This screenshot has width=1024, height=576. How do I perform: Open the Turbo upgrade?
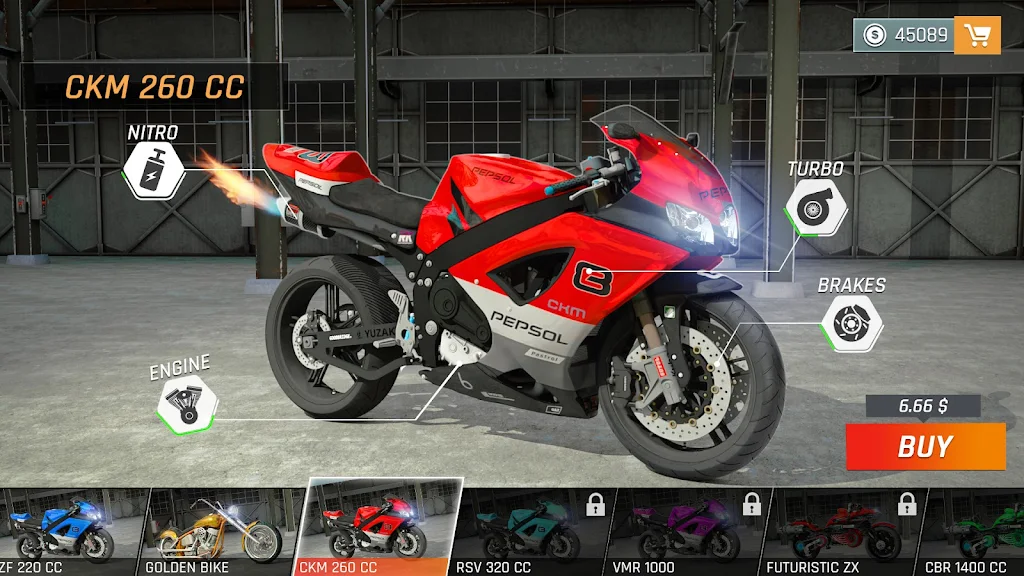[816, 207]
